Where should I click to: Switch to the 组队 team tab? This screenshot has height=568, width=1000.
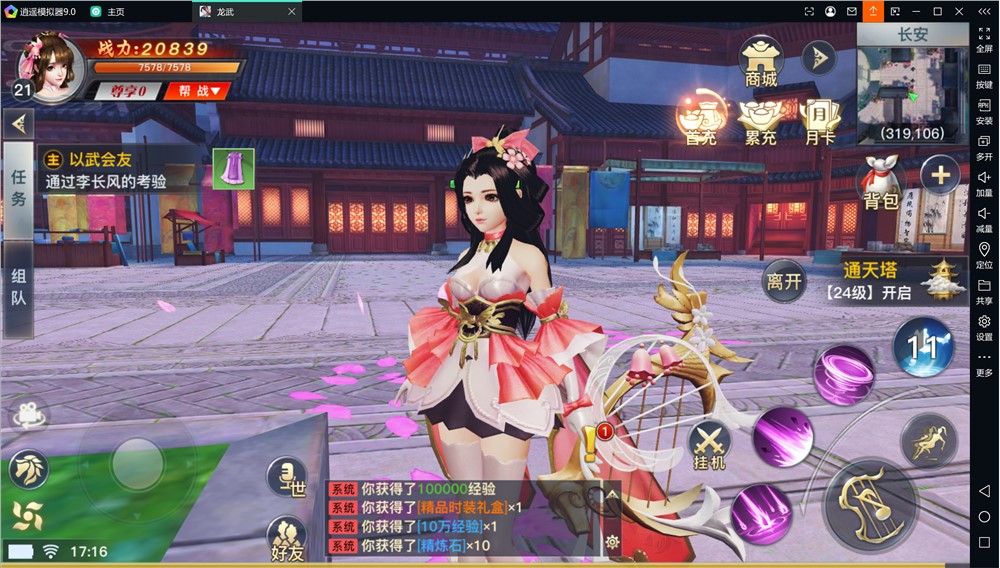tap(18, 286)
